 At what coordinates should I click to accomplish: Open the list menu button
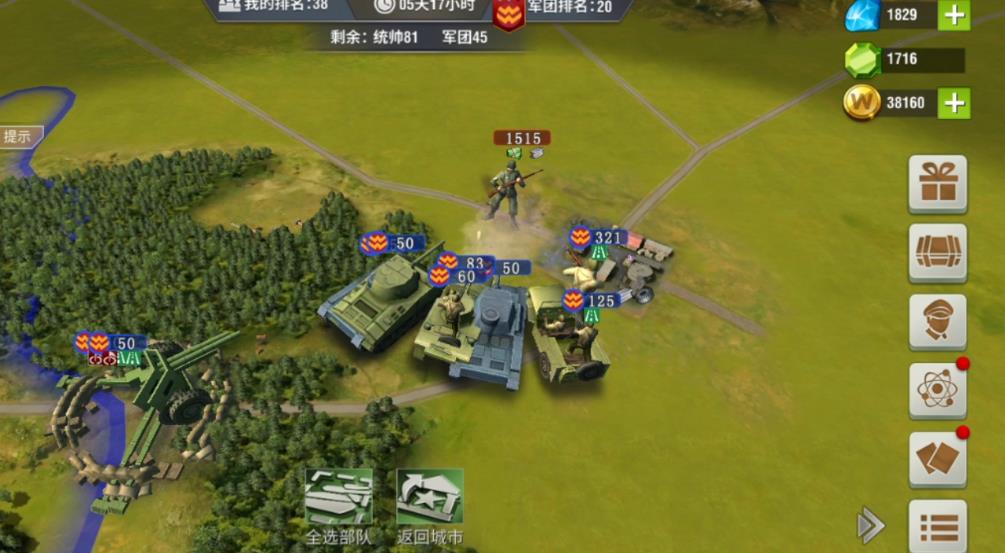(937, 525)
